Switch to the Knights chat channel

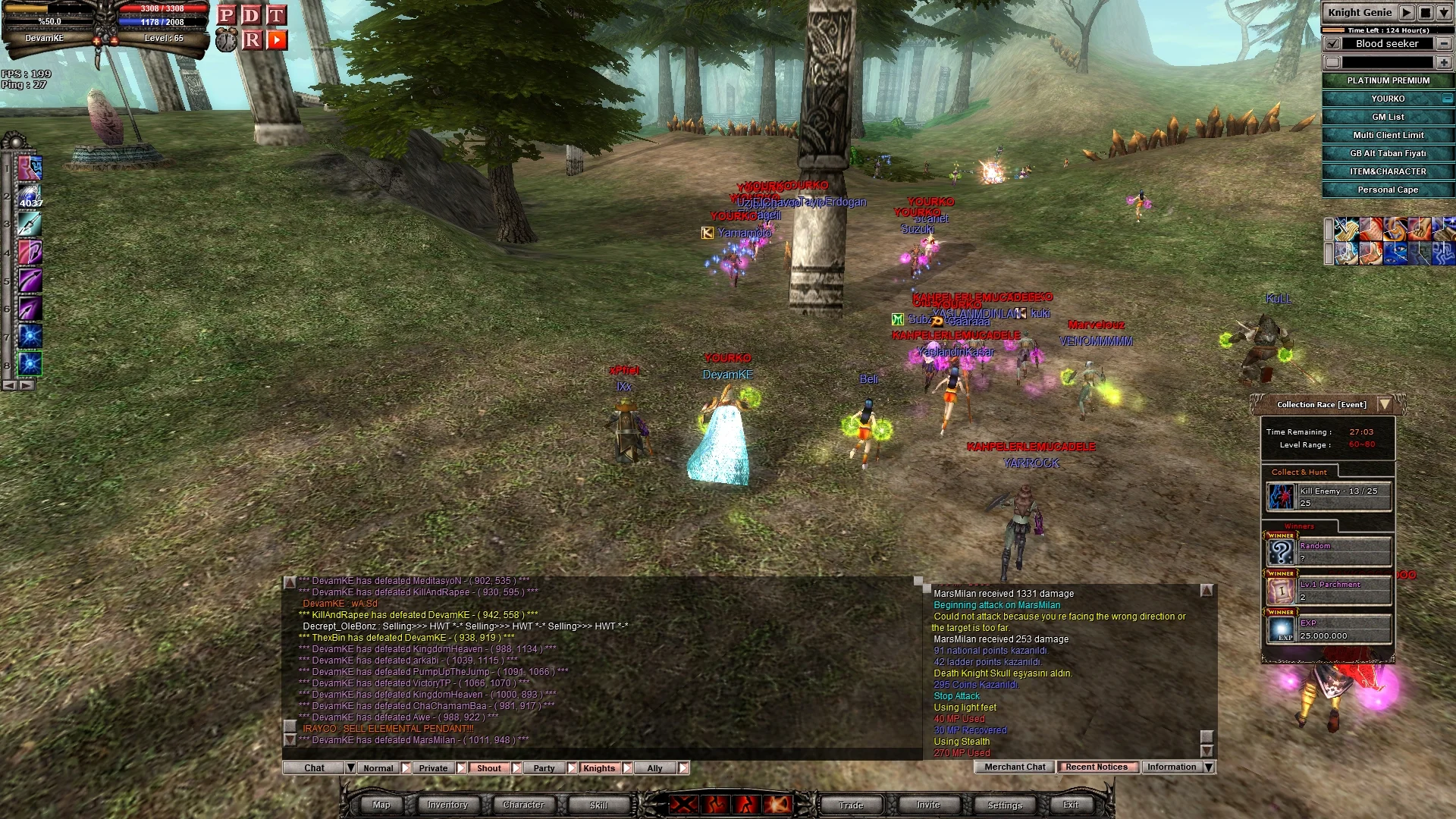point(599,768)
